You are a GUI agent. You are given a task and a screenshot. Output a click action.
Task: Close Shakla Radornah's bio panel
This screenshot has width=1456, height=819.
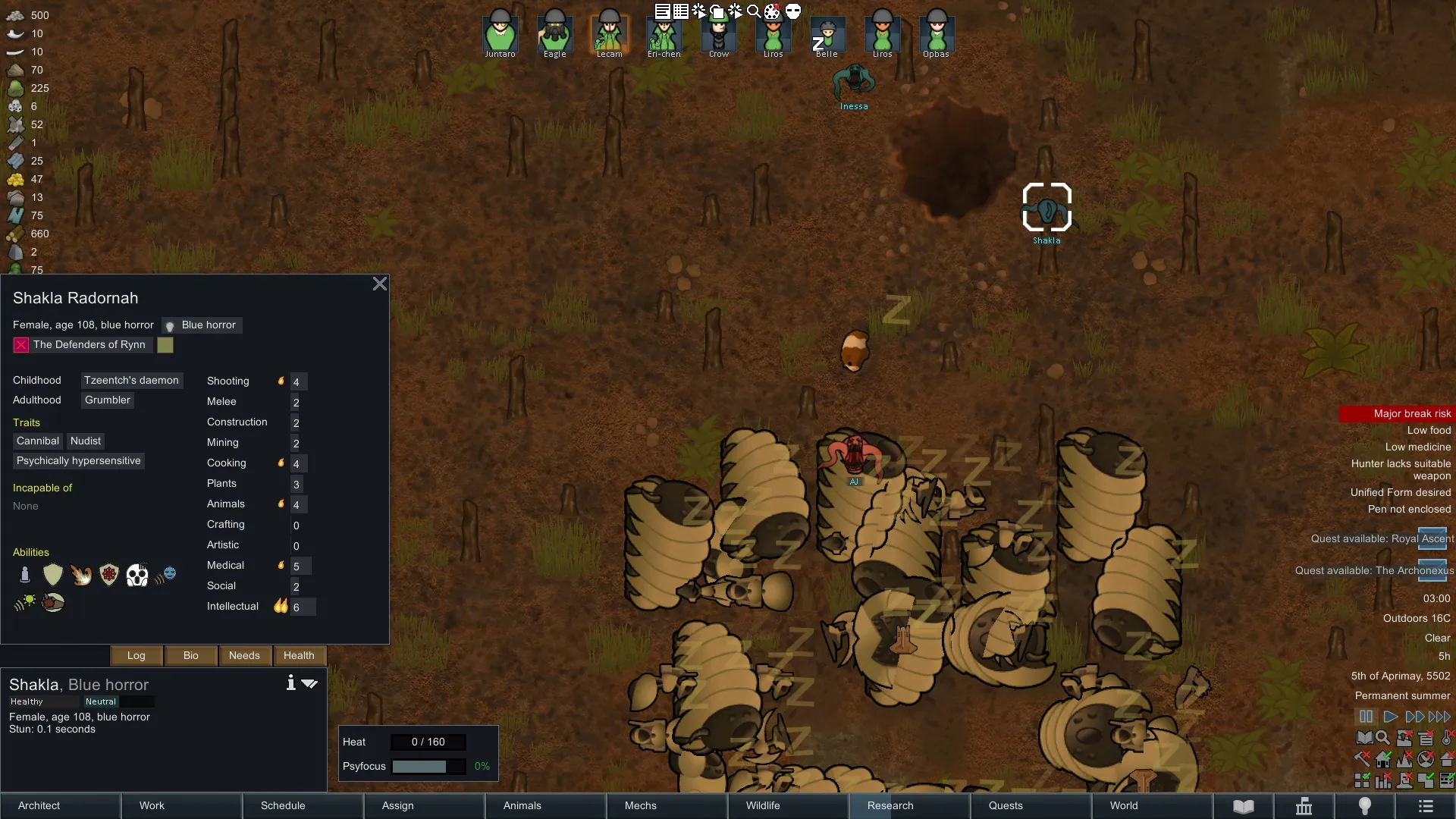click(x=380, y=284)
